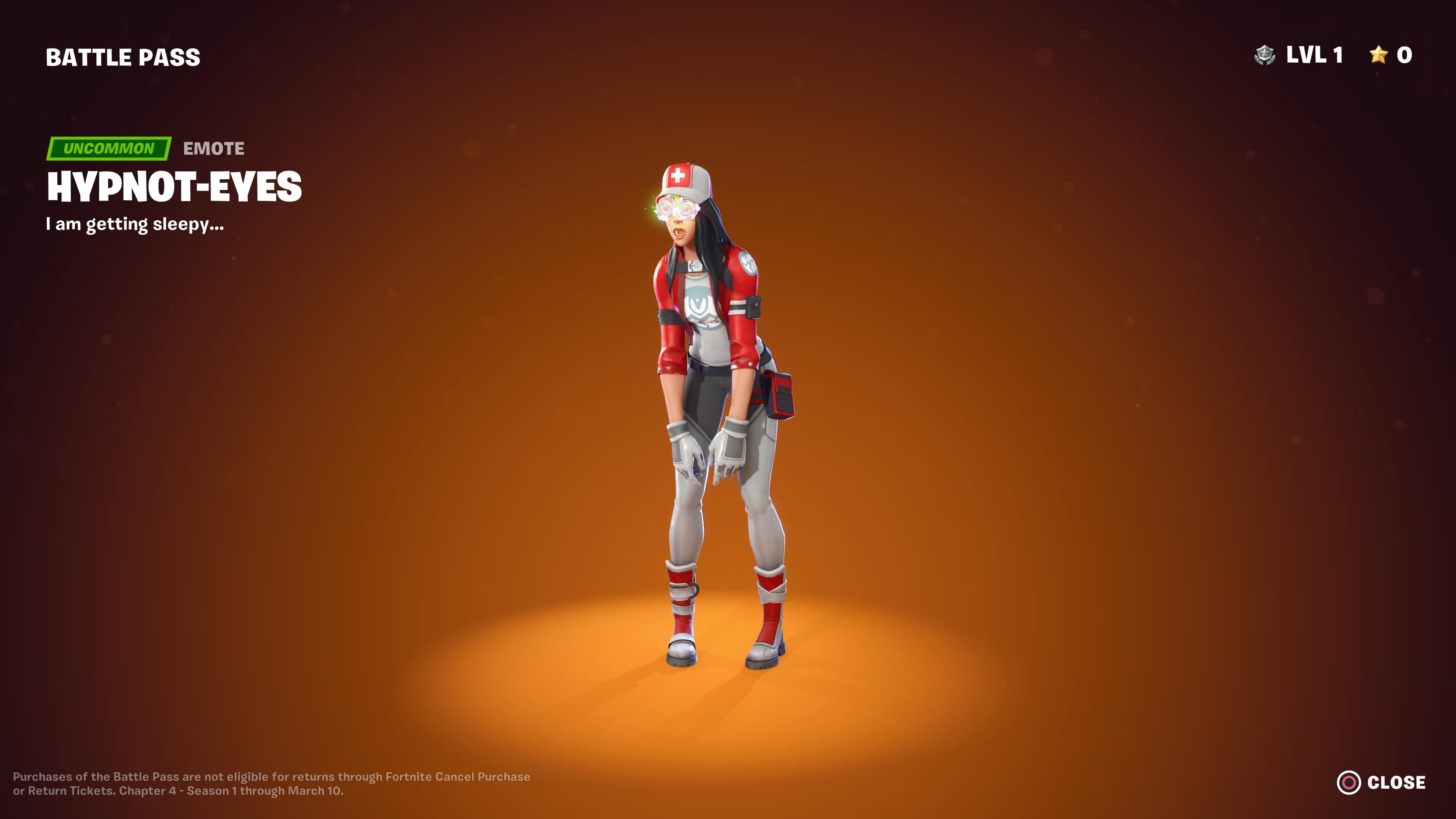The width and height of the screenshot is (1456, 819).
Task: Click the green UNCOMMON rarity badge
Action: click(x=109, y=149)
